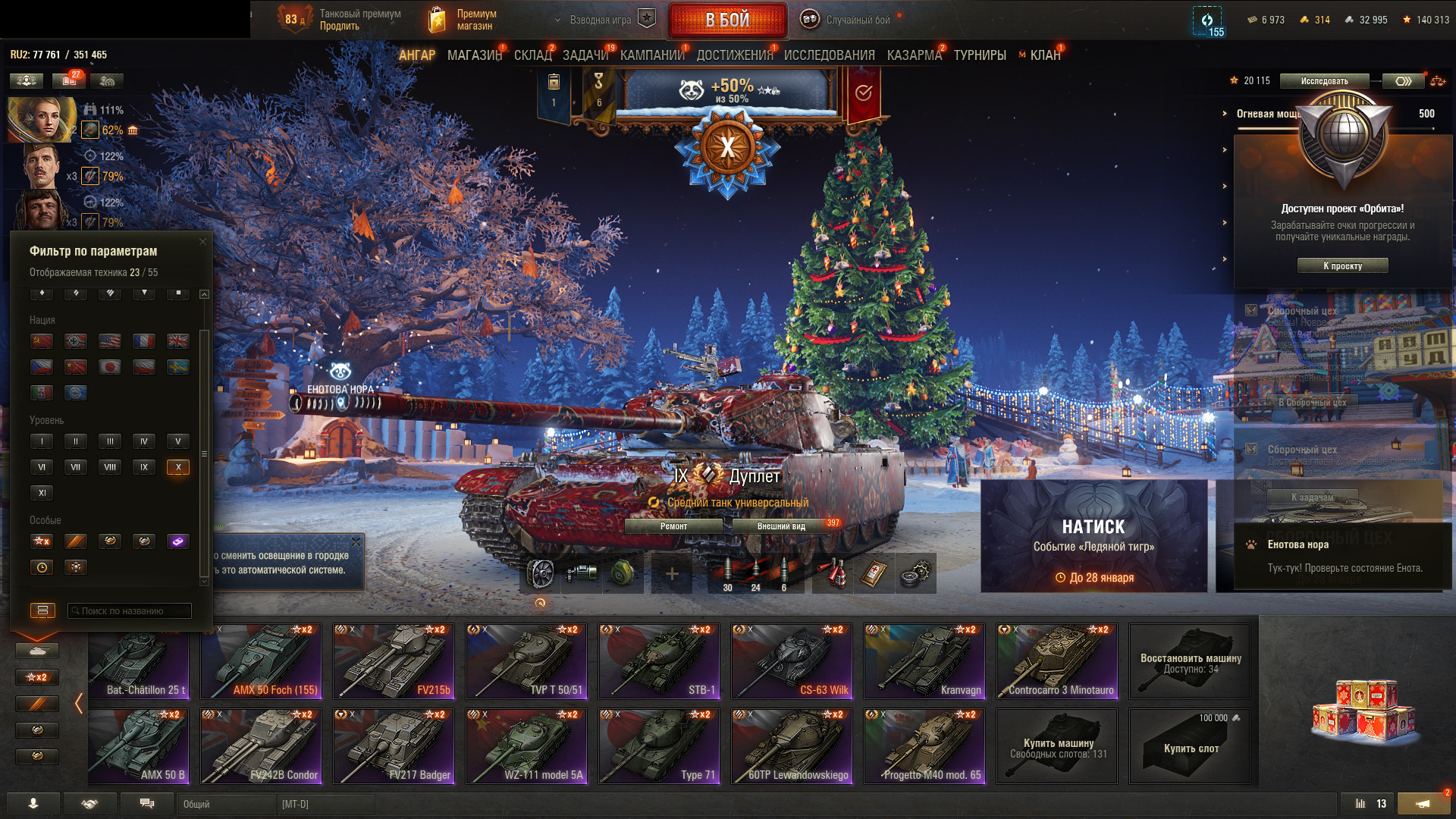1456x819 pixels.
Task: Go to the Орбита project via К проекту
Action: tap(1342, 266)
